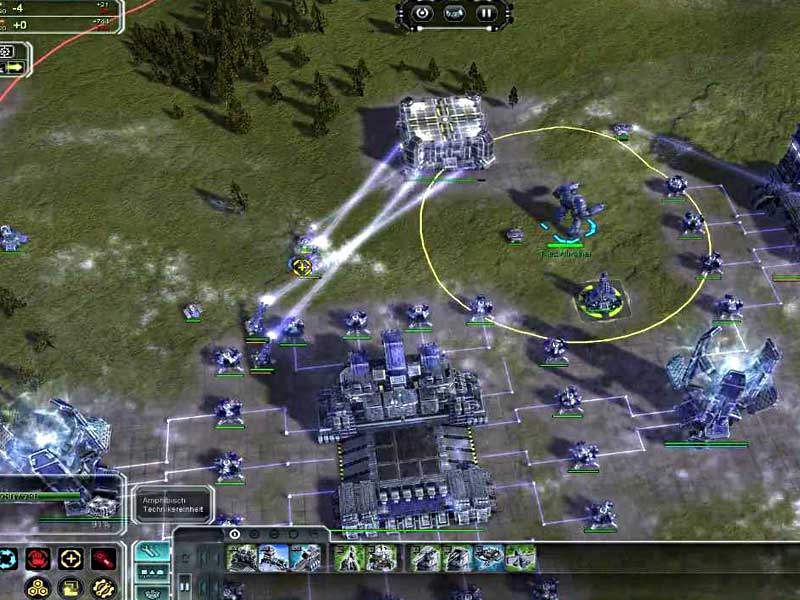Select the engineer unit with the yellow marker
The image size is (800, 600).
(x=303, y=266)
